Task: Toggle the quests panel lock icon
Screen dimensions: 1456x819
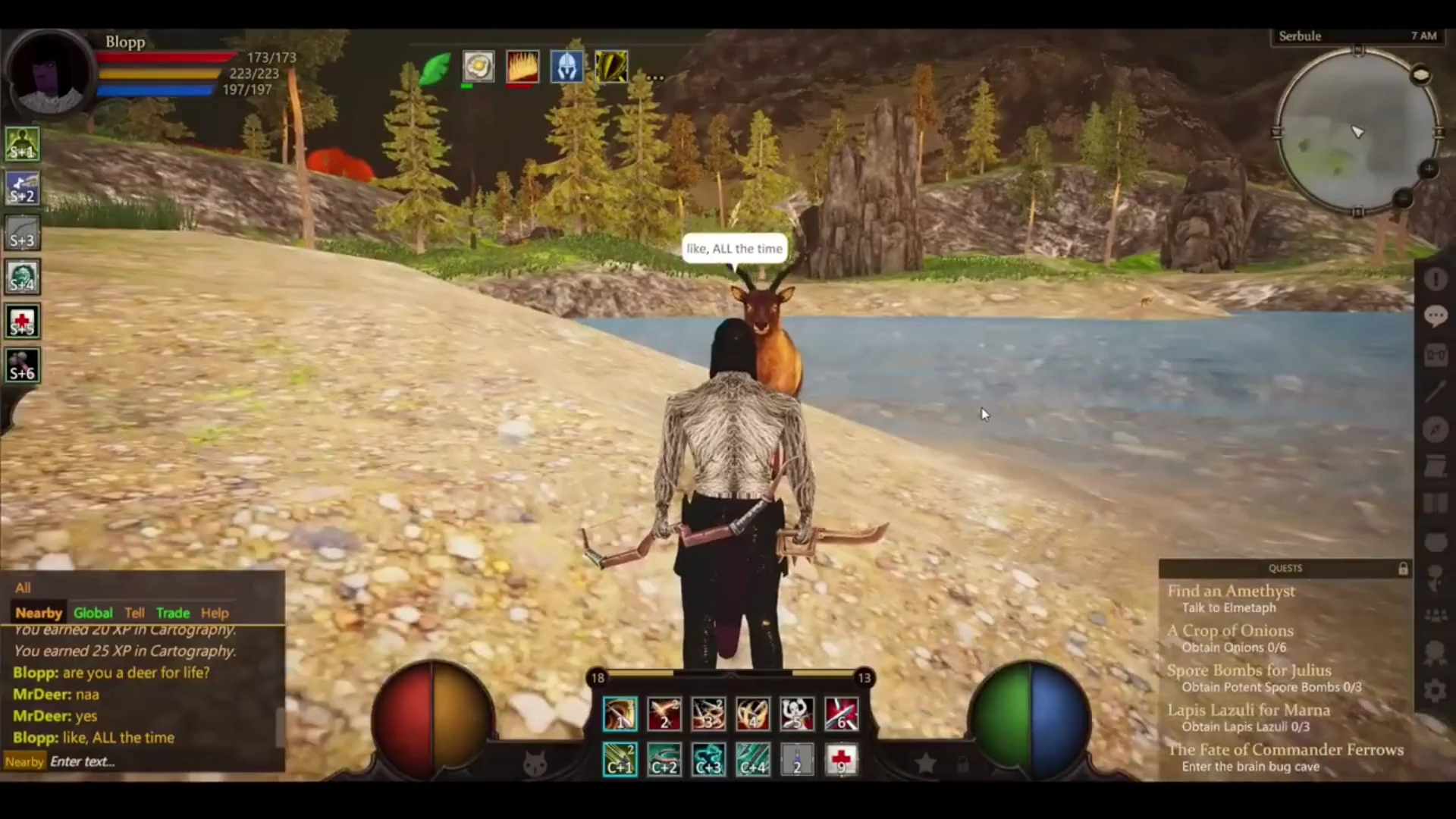Action: coord(1403,568)
